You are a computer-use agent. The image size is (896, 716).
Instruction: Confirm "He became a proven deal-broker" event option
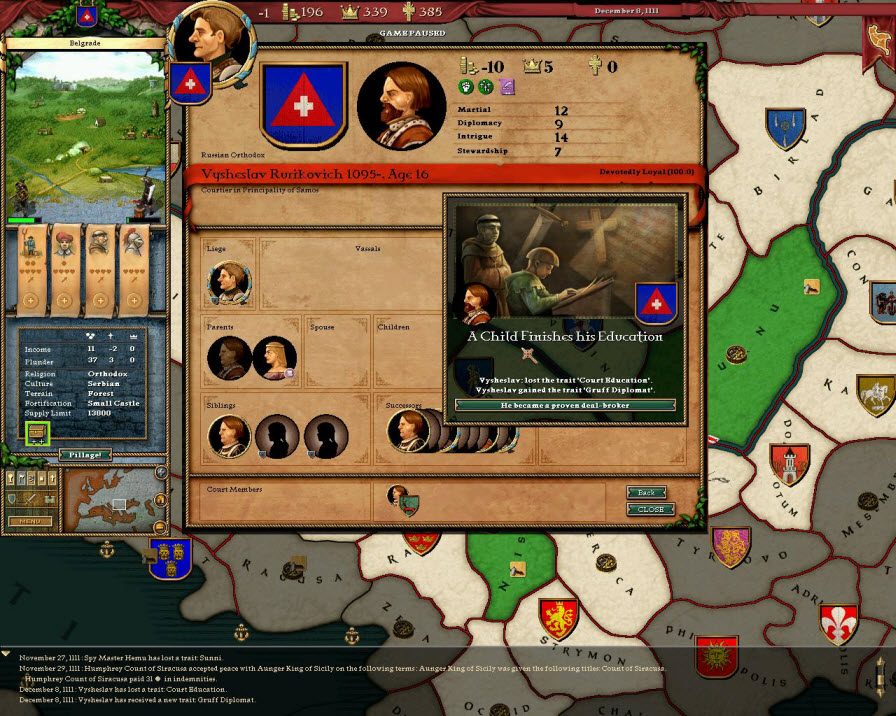565,405
